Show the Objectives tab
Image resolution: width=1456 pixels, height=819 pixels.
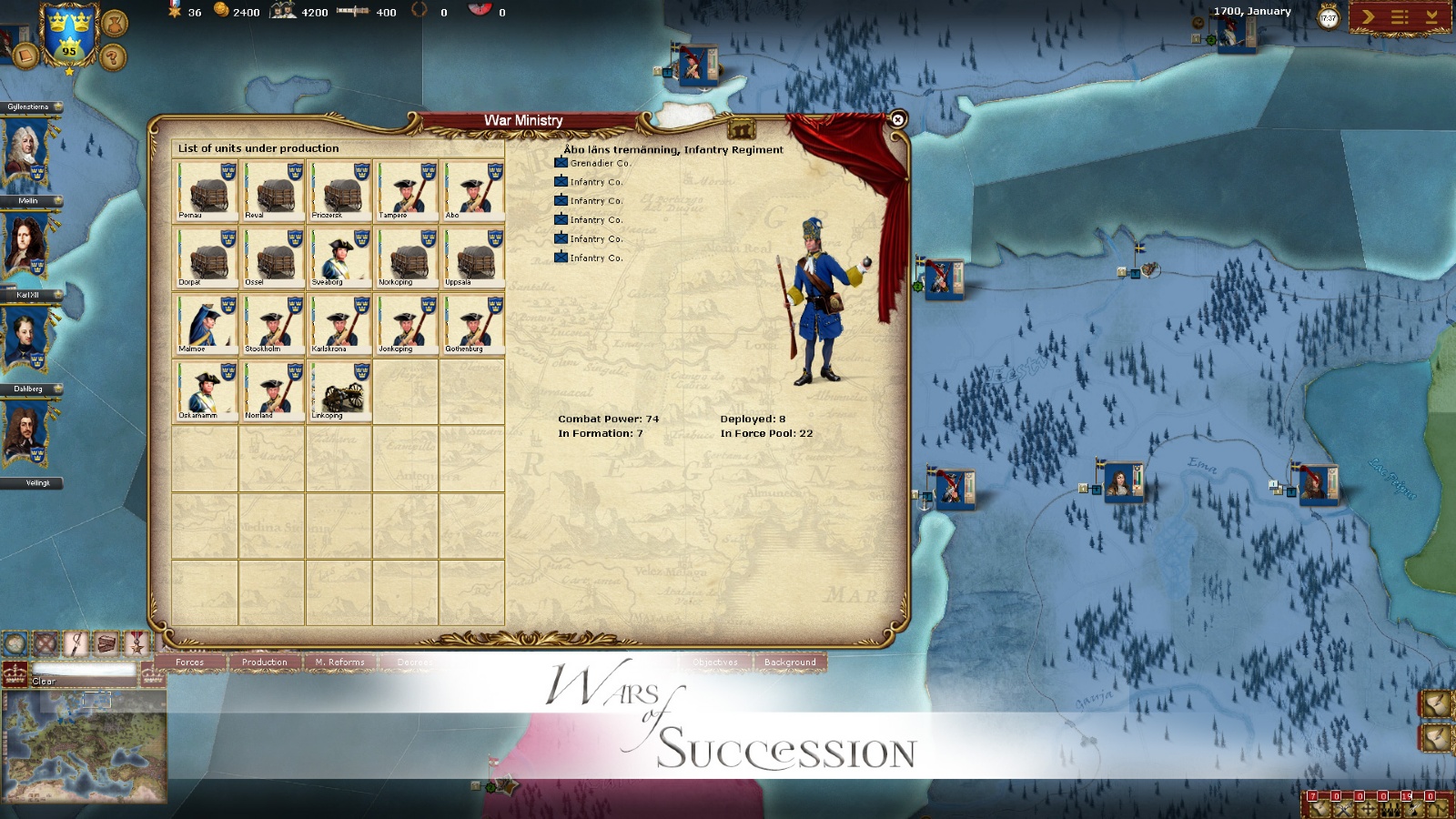click(715, 662)
